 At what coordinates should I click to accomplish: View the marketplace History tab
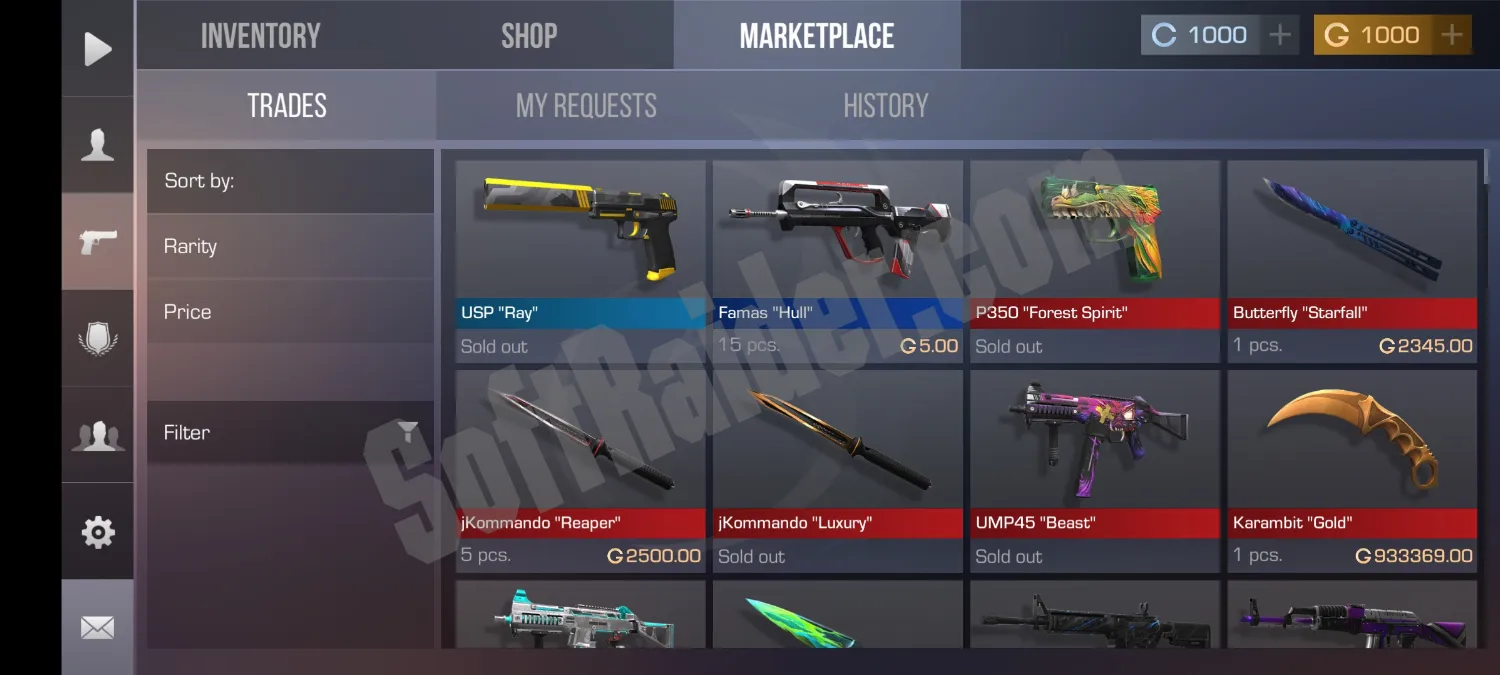885,105
